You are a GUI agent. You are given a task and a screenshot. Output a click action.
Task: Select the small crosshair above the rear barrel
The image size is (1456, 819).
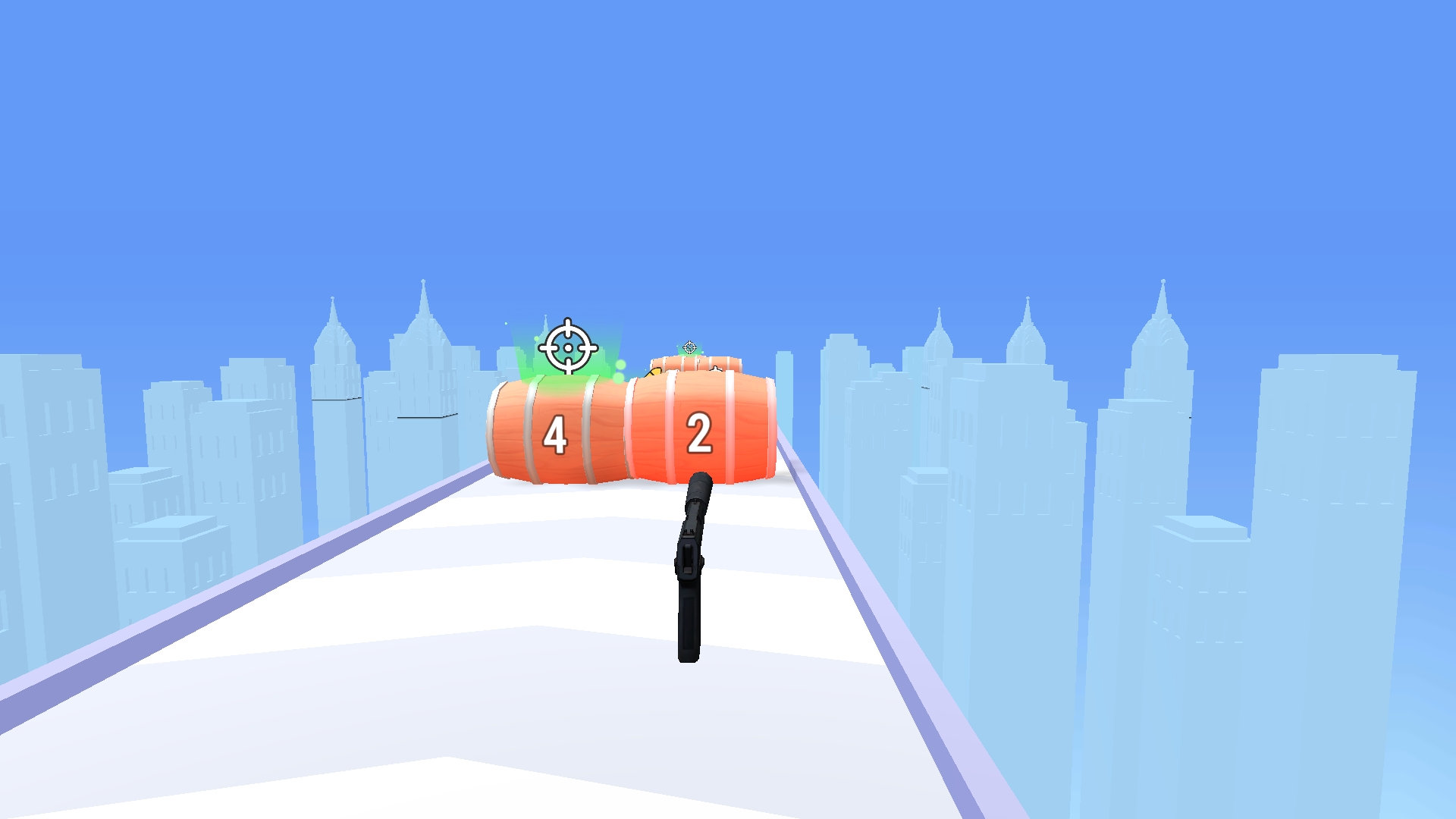click(x=689, y=347)
